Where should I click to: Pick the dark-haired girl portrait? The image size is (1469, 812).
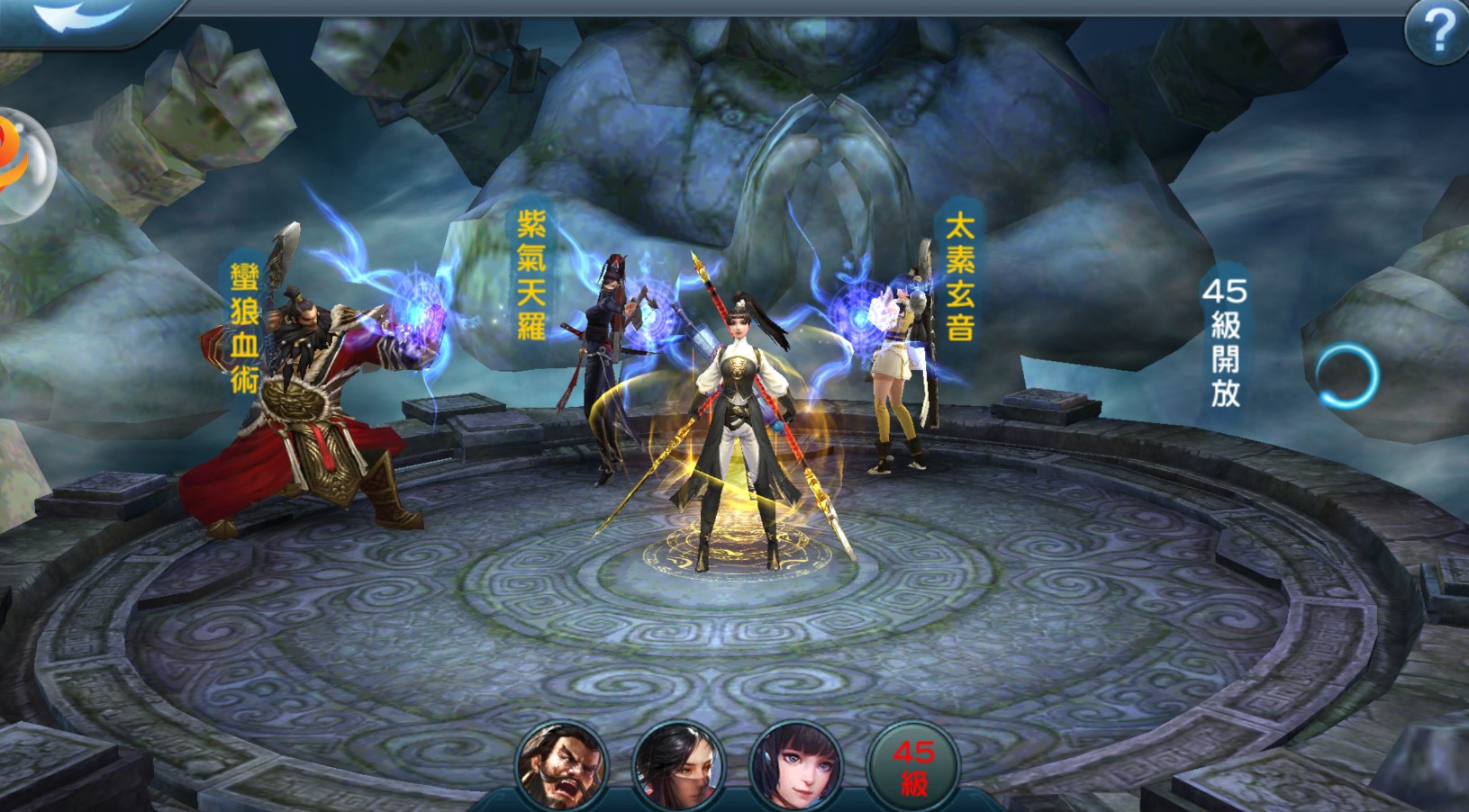(x=796, y=767)
